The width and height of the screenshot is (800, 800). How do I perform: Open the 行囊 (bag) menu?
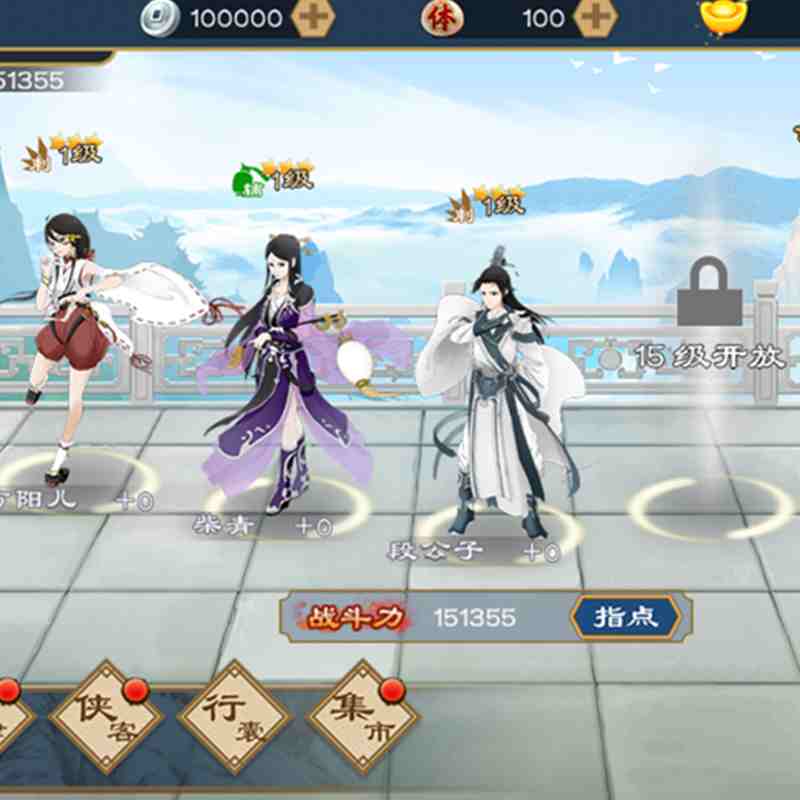[x=233, y=716]
